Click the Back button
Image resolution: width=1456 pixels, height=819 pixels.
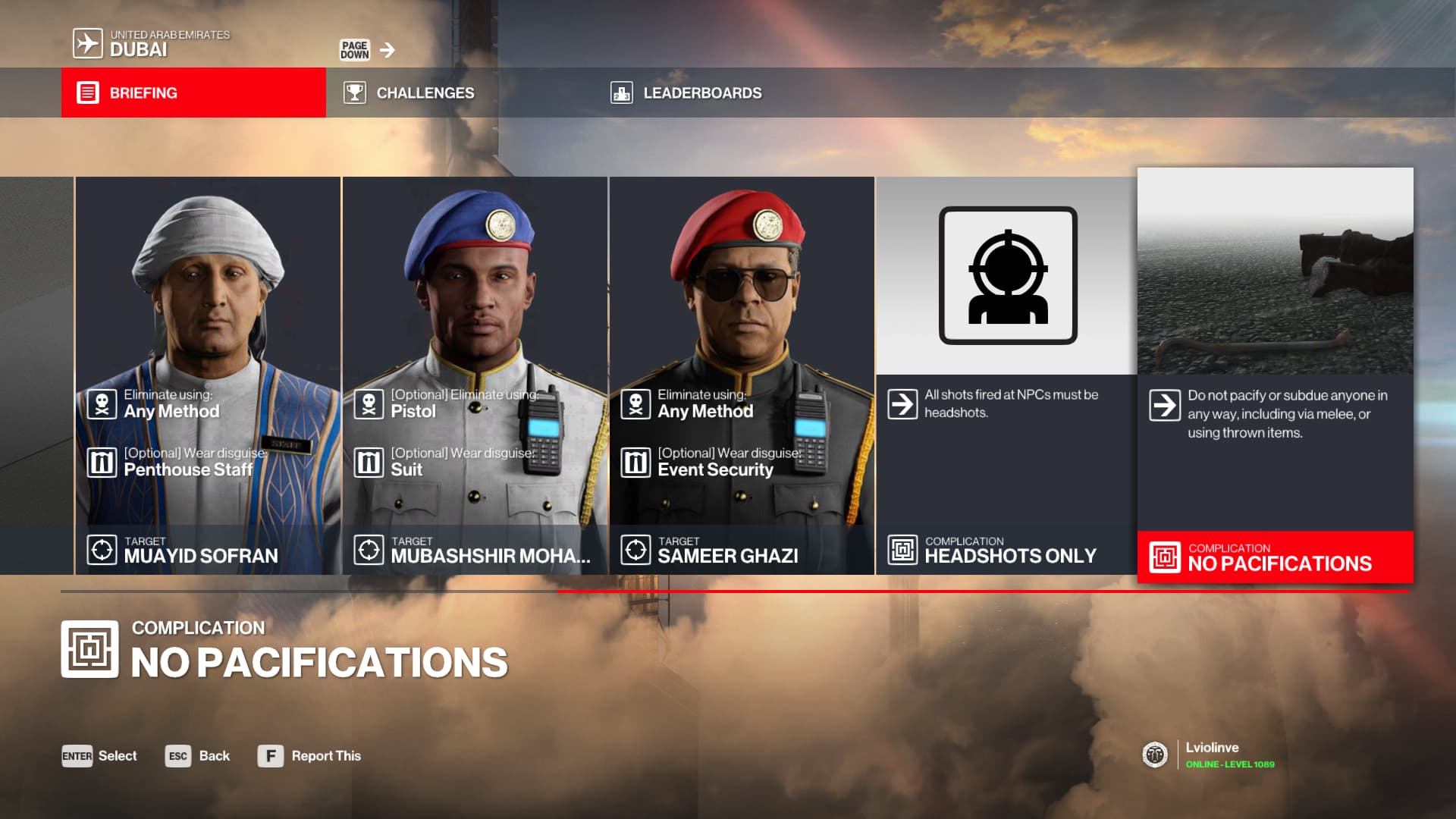click(x=198, y=756)
